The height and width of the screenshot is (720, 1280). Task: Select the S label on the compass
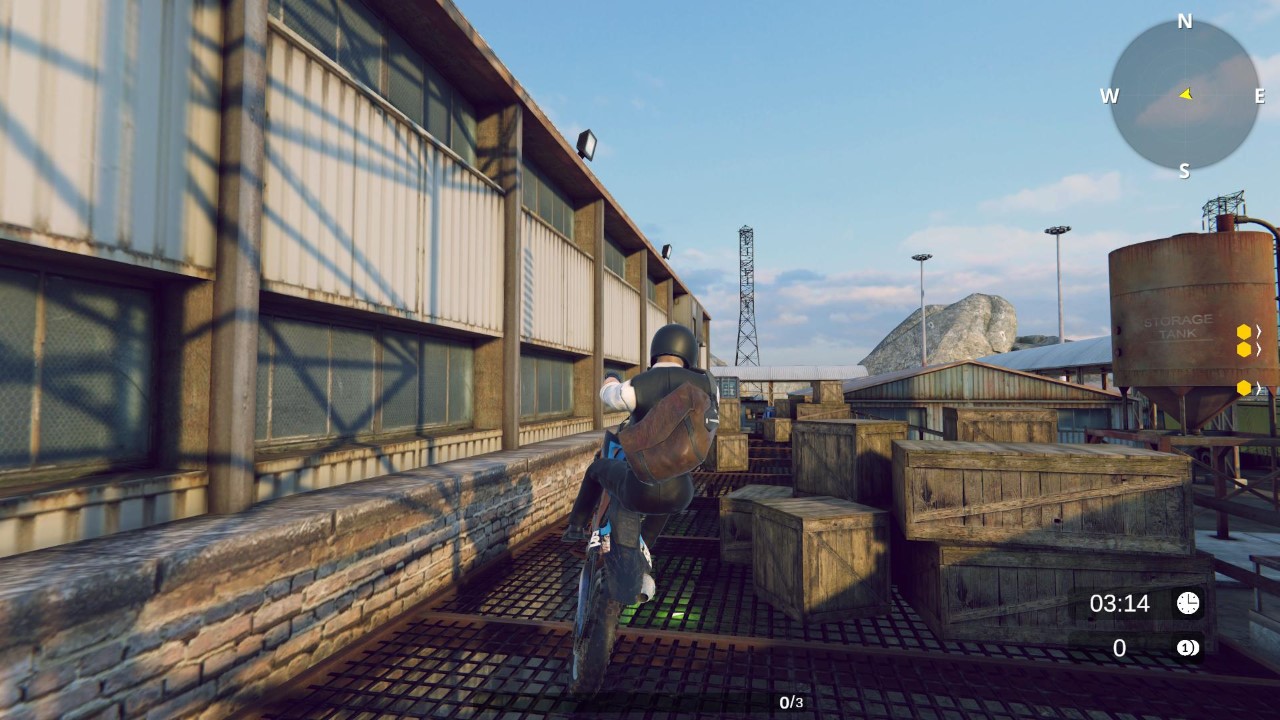click(x=1184, y=171)
